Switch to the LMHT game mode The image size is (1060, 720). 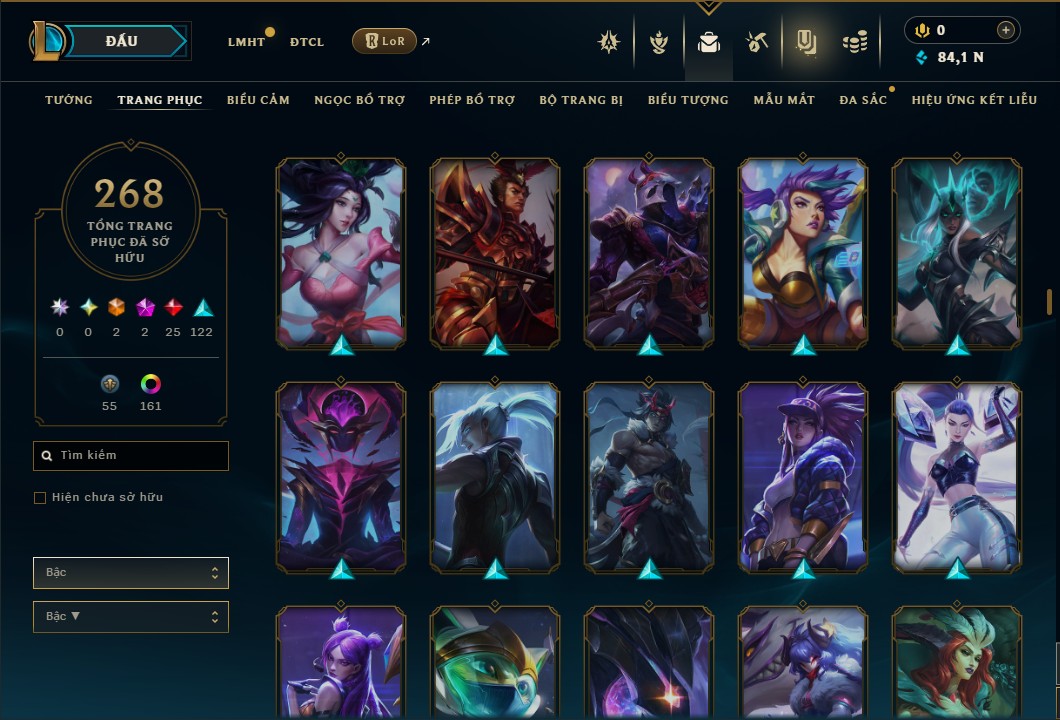tap(246, 42)
